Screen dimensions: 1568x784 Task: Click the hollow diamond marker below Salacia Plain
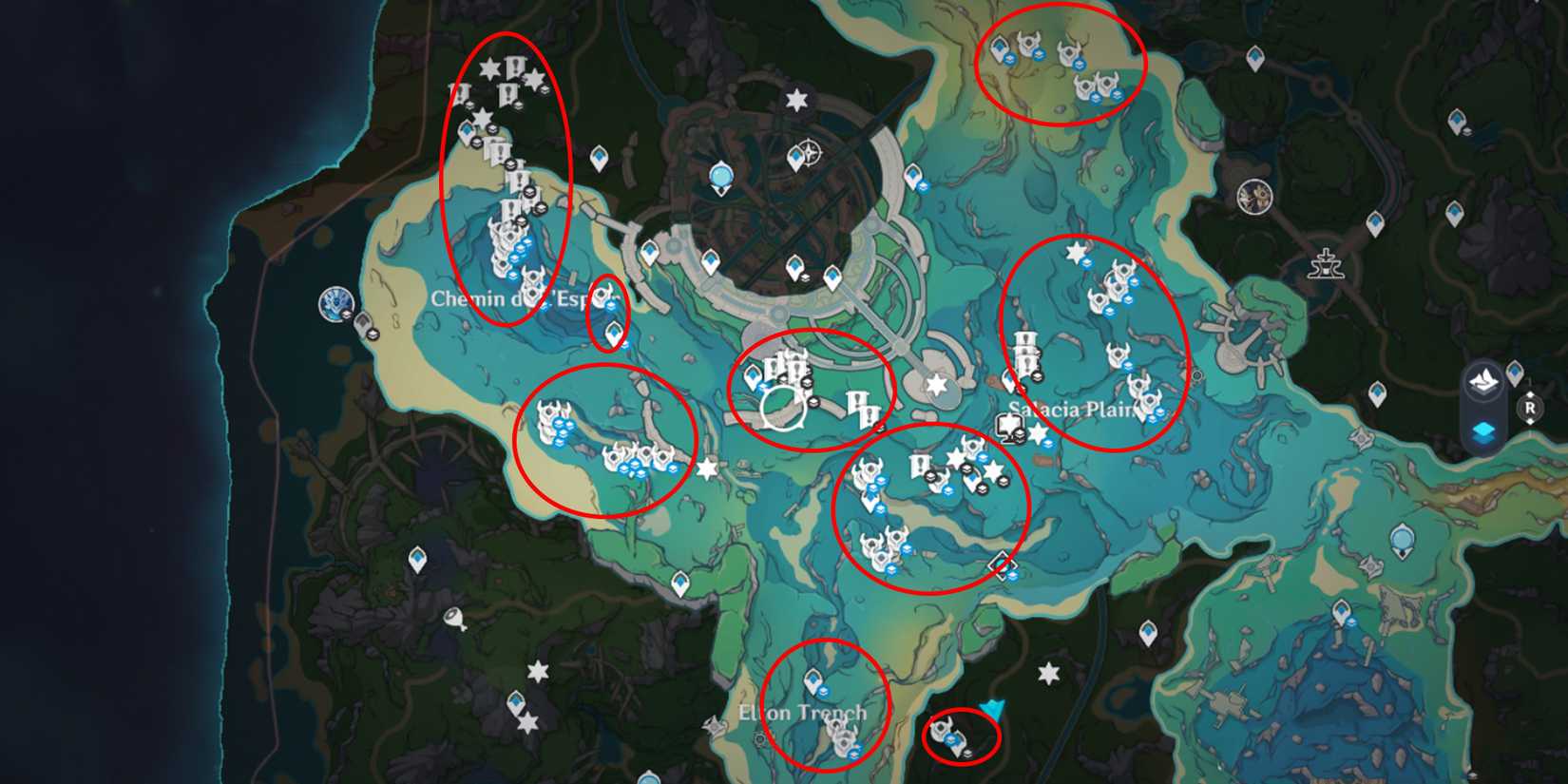(x=1001, y=566)
